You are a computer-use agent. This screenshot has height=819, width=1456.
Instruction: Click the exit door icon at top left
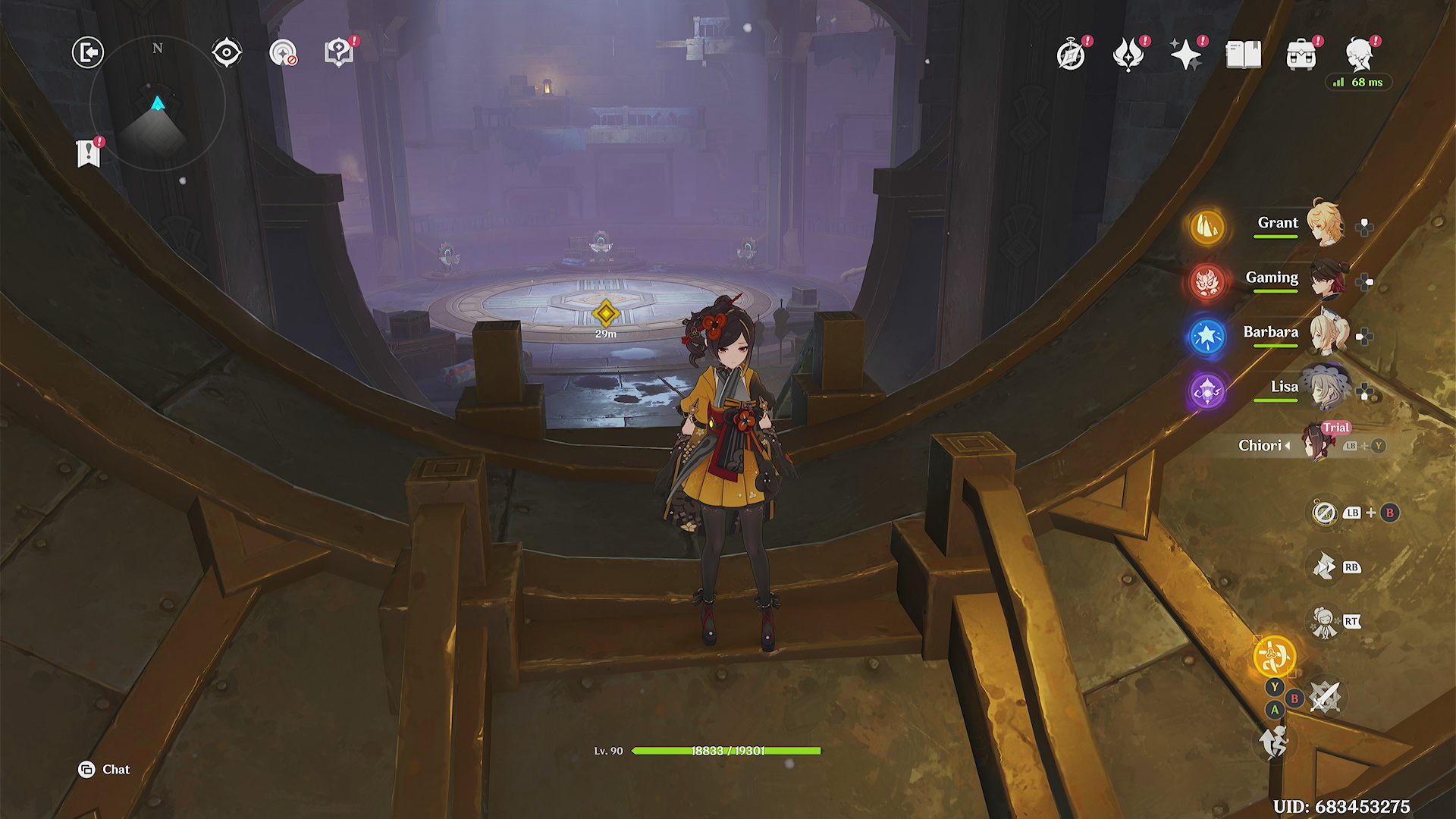(x=88, y=53)
